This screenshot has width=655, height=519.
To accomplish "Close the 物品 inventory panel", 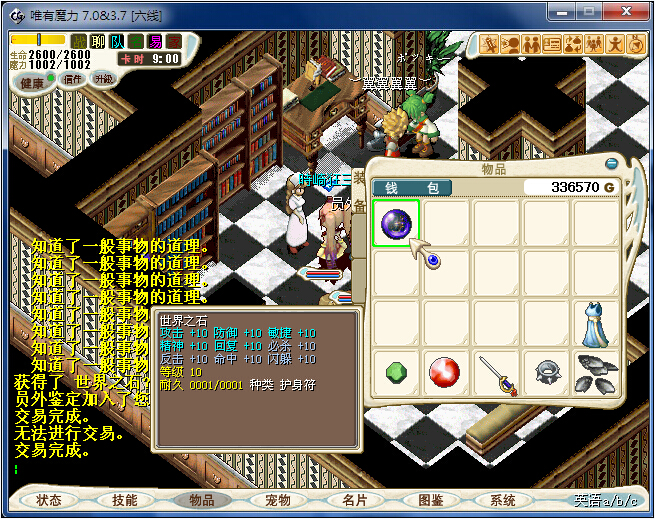I will pos(611,163).
